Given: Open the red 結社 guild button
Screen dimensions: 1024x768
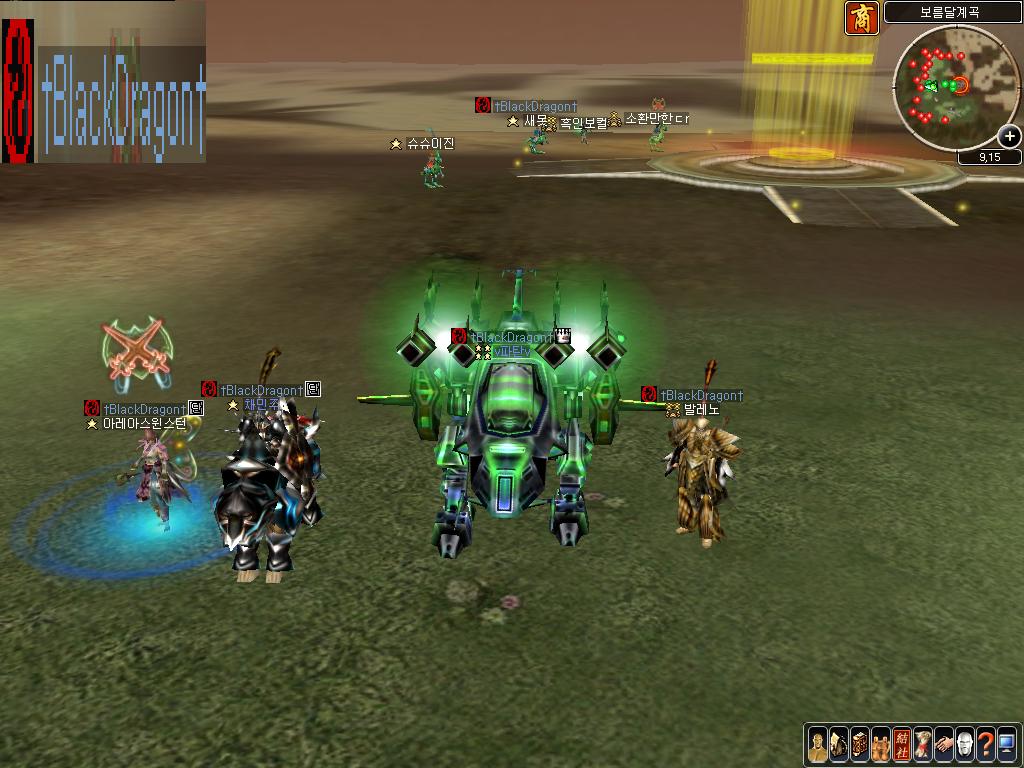Looking at the screenshot, I should coord(902,744).
